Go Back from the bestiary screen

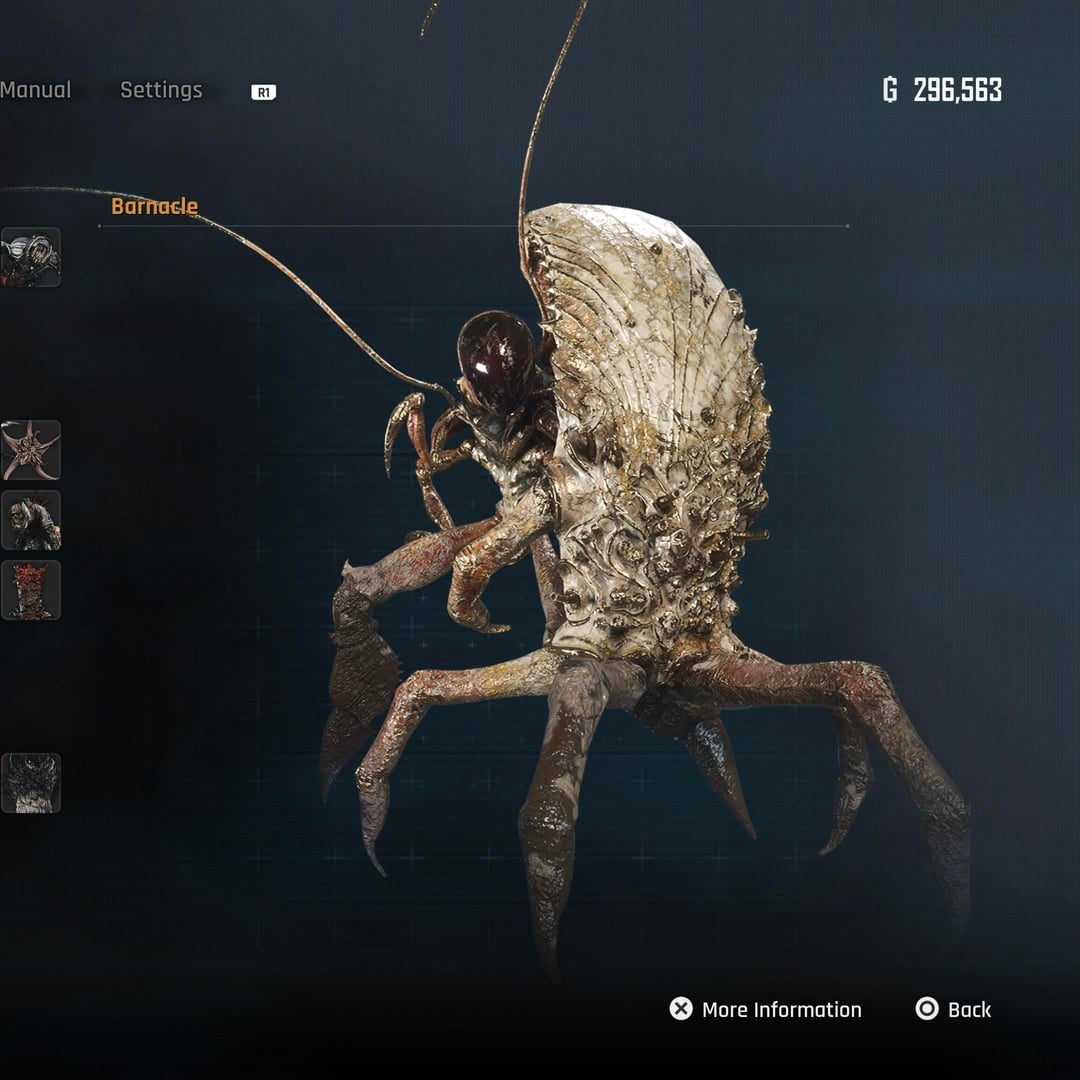tap(953, 1009)
